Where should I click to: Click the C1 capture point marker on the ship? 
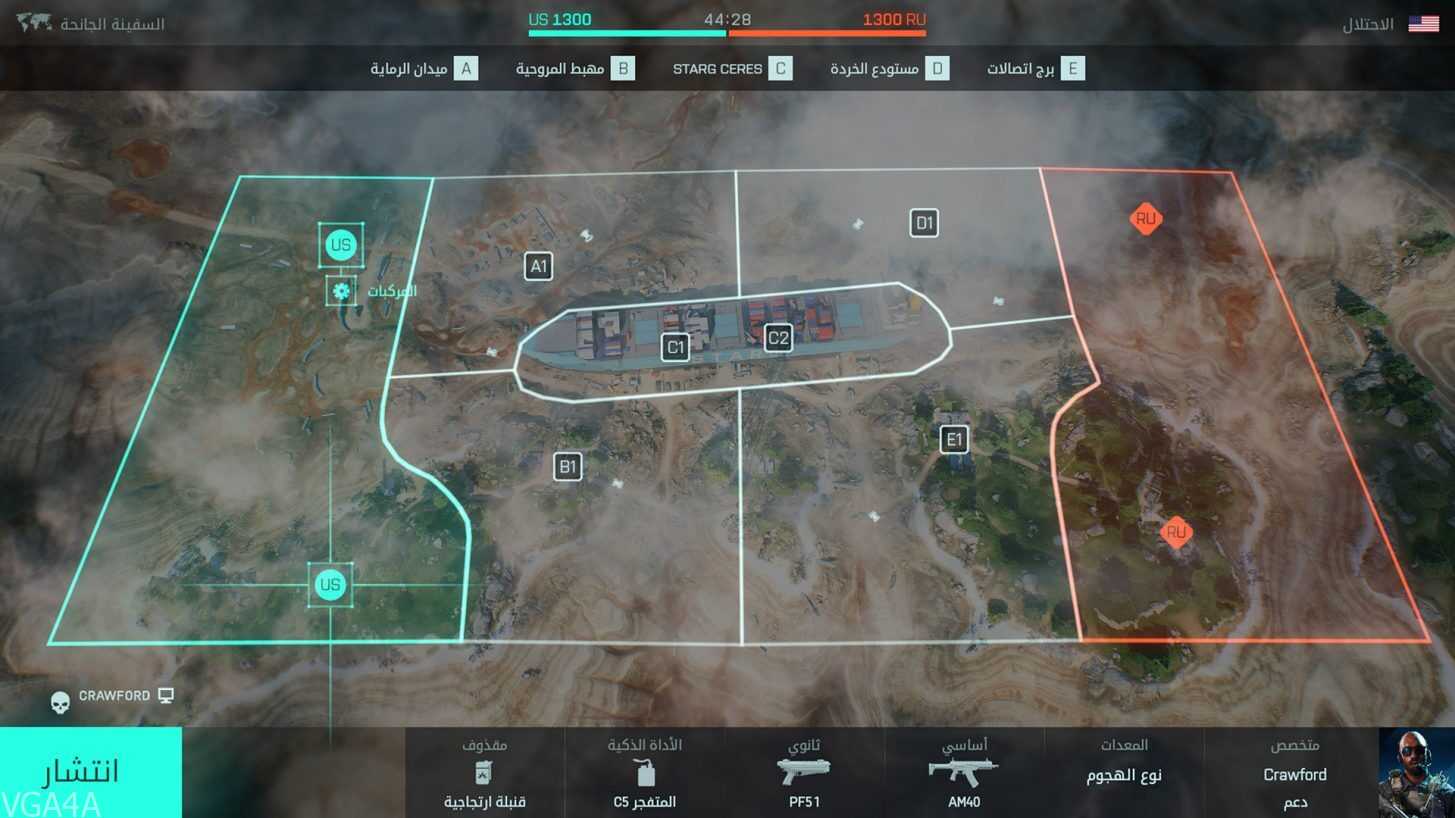click(674, 347)
